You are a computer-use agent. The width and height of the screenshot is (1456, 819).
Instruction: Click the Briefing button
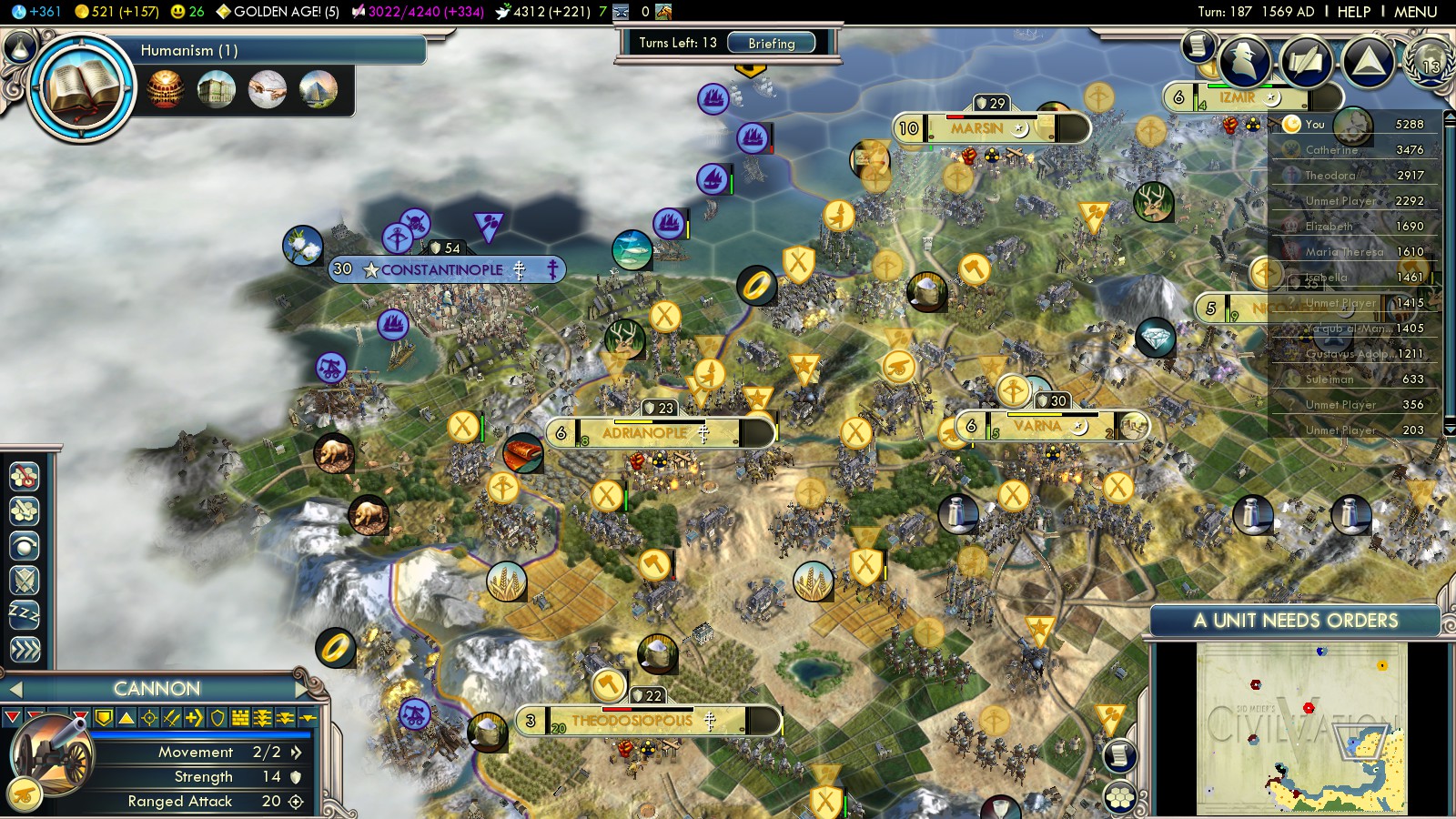click(771, 43)
